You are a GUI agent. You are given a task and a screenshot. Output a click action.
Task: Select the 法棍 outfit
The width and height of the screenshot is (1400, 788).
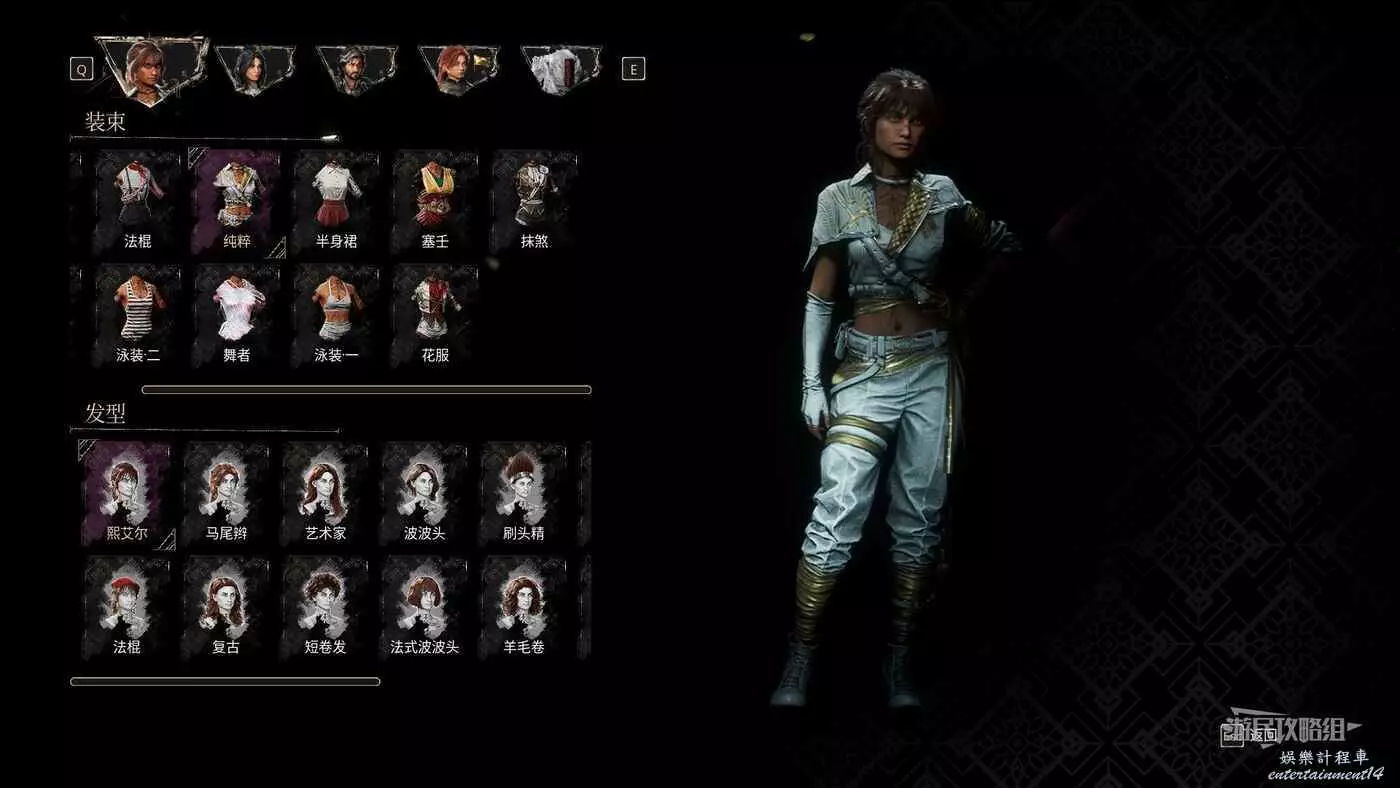(137, 201)
